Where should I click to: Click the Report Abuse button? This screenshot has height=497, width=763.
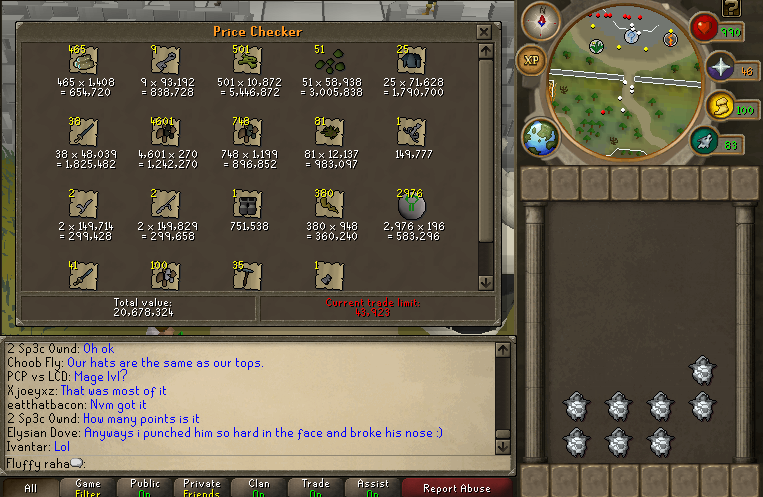pos(457,488)
